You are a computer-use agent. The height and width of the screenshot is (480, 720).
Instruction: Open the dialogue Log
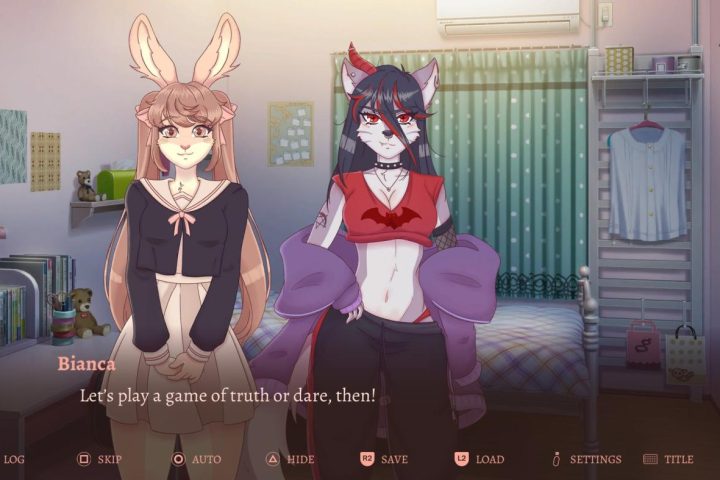click(14, 459)
